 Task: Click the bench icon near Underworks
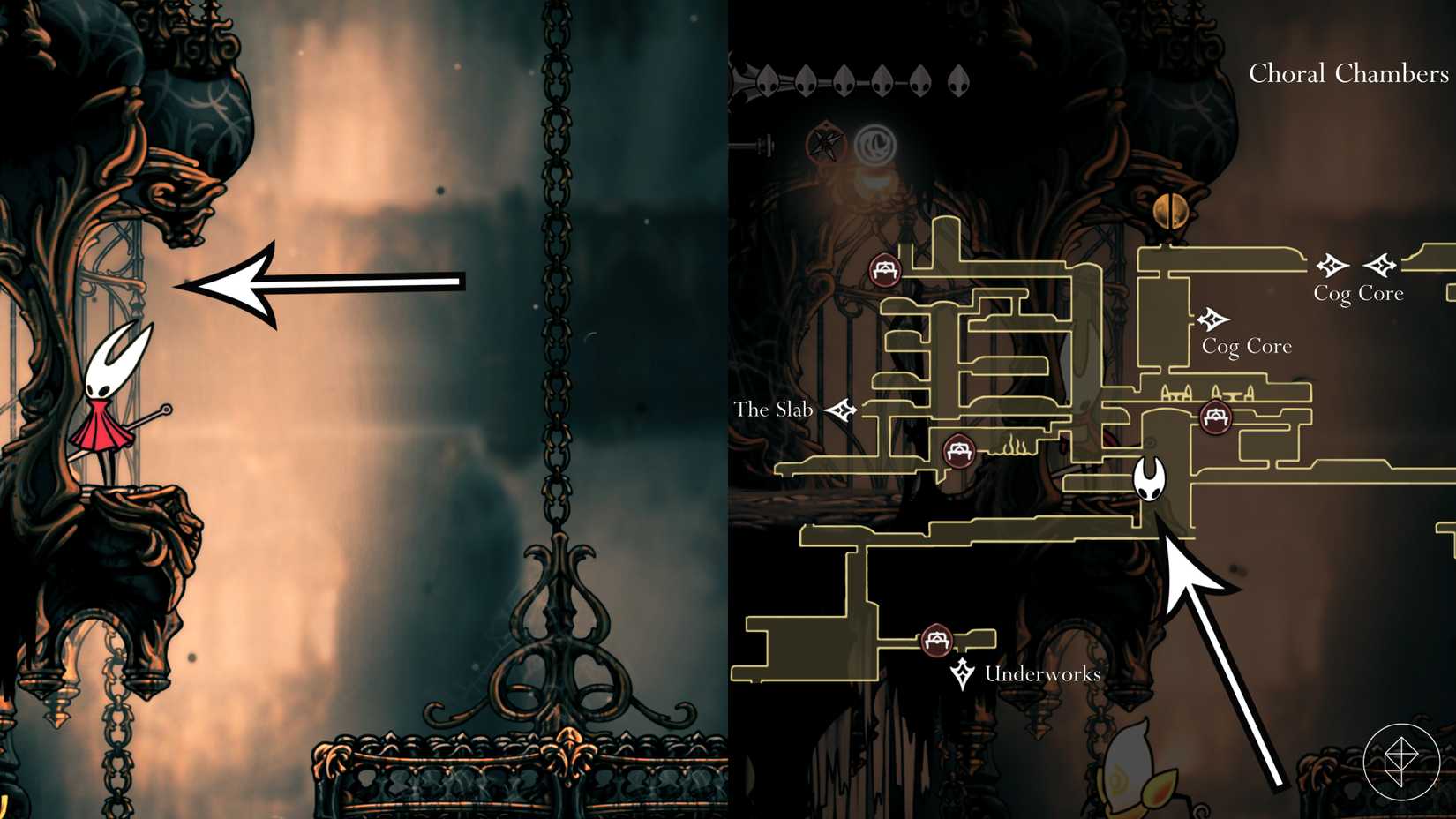coord(938,642)
